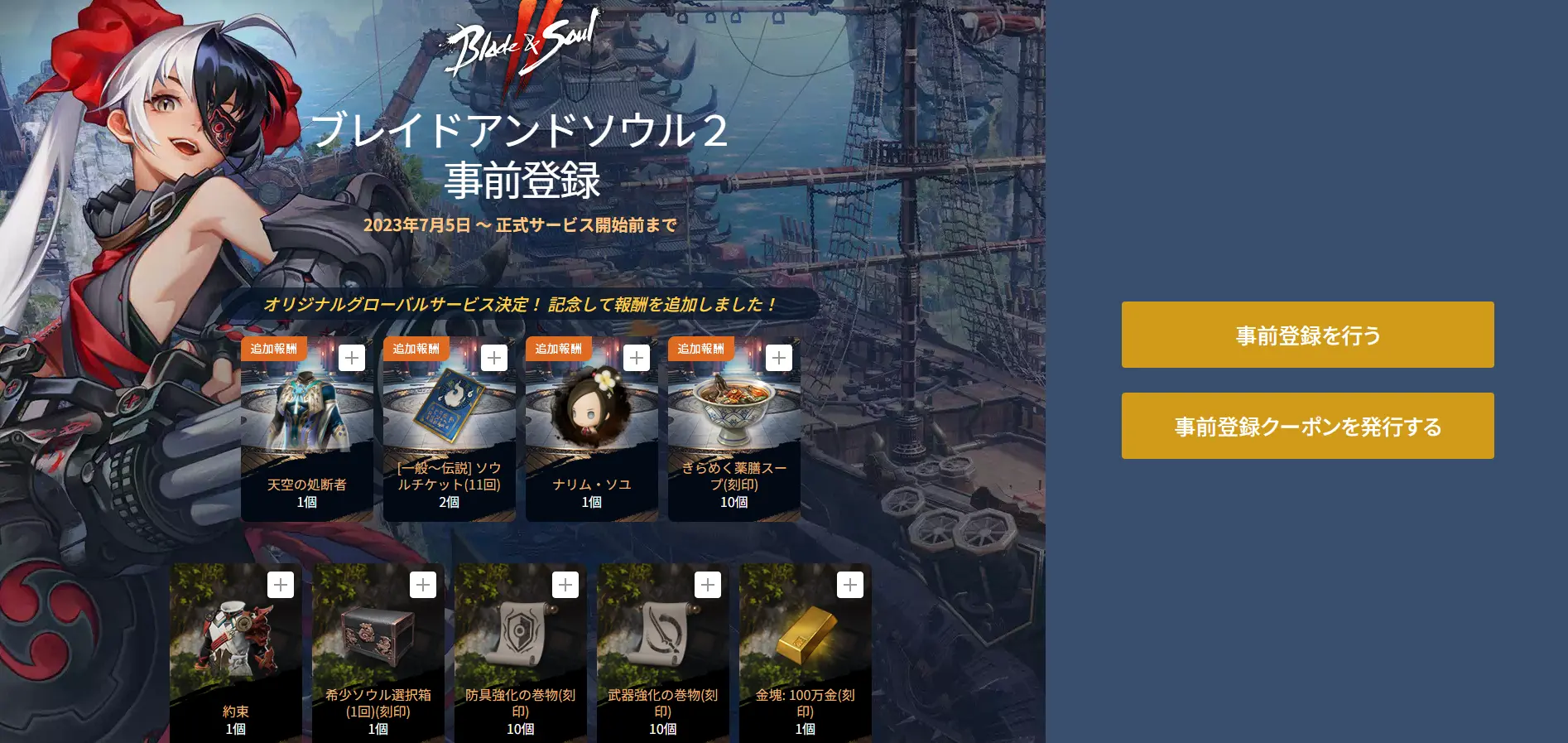Expand details on the 天空の処断者 card
This screenshot has width=1568, height=743.
pos(352,357)
